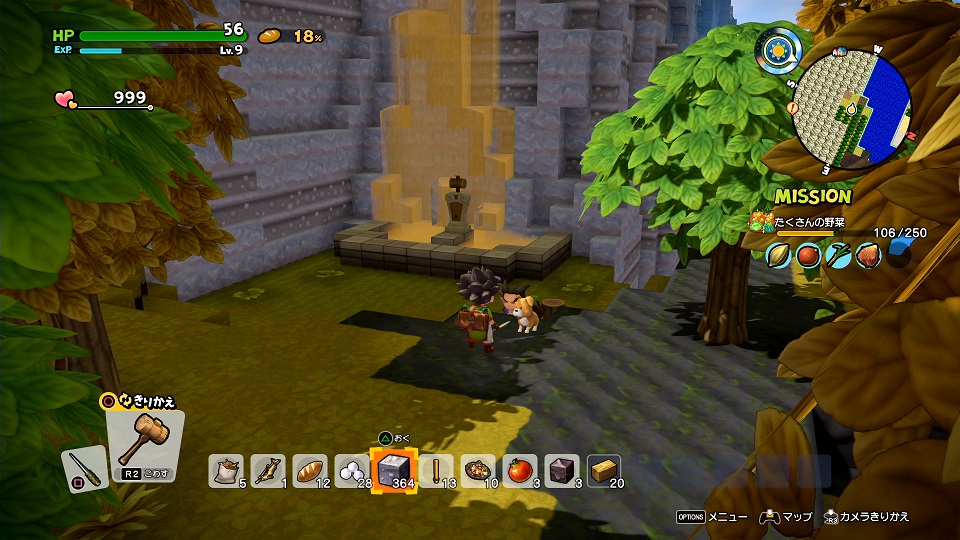Viewport: 960px width, 540px height.
Task: Select the bread loaf slot
Action: [311, 470]
